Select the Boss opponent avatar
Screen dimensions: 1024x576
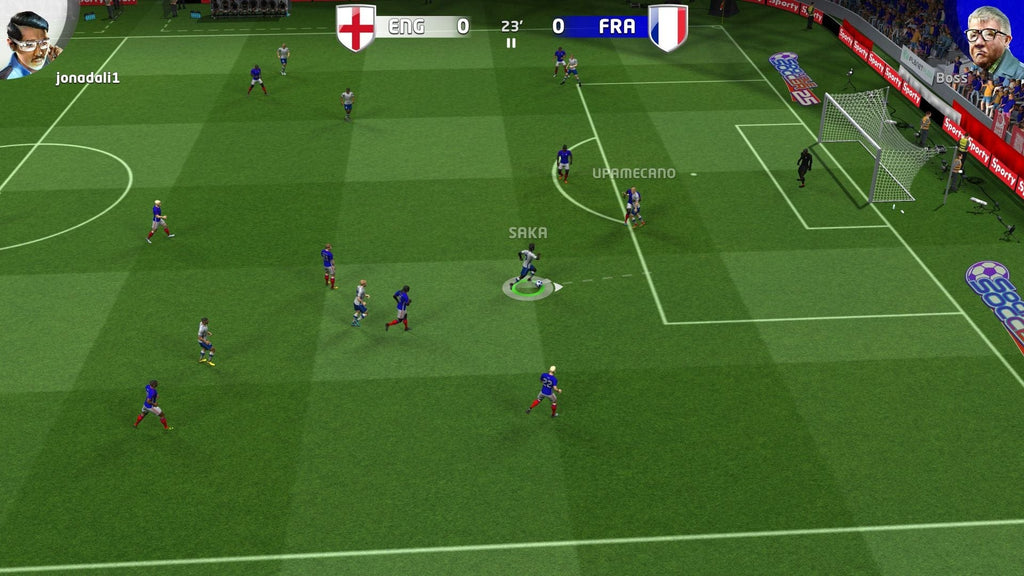(x=990, y=37)
